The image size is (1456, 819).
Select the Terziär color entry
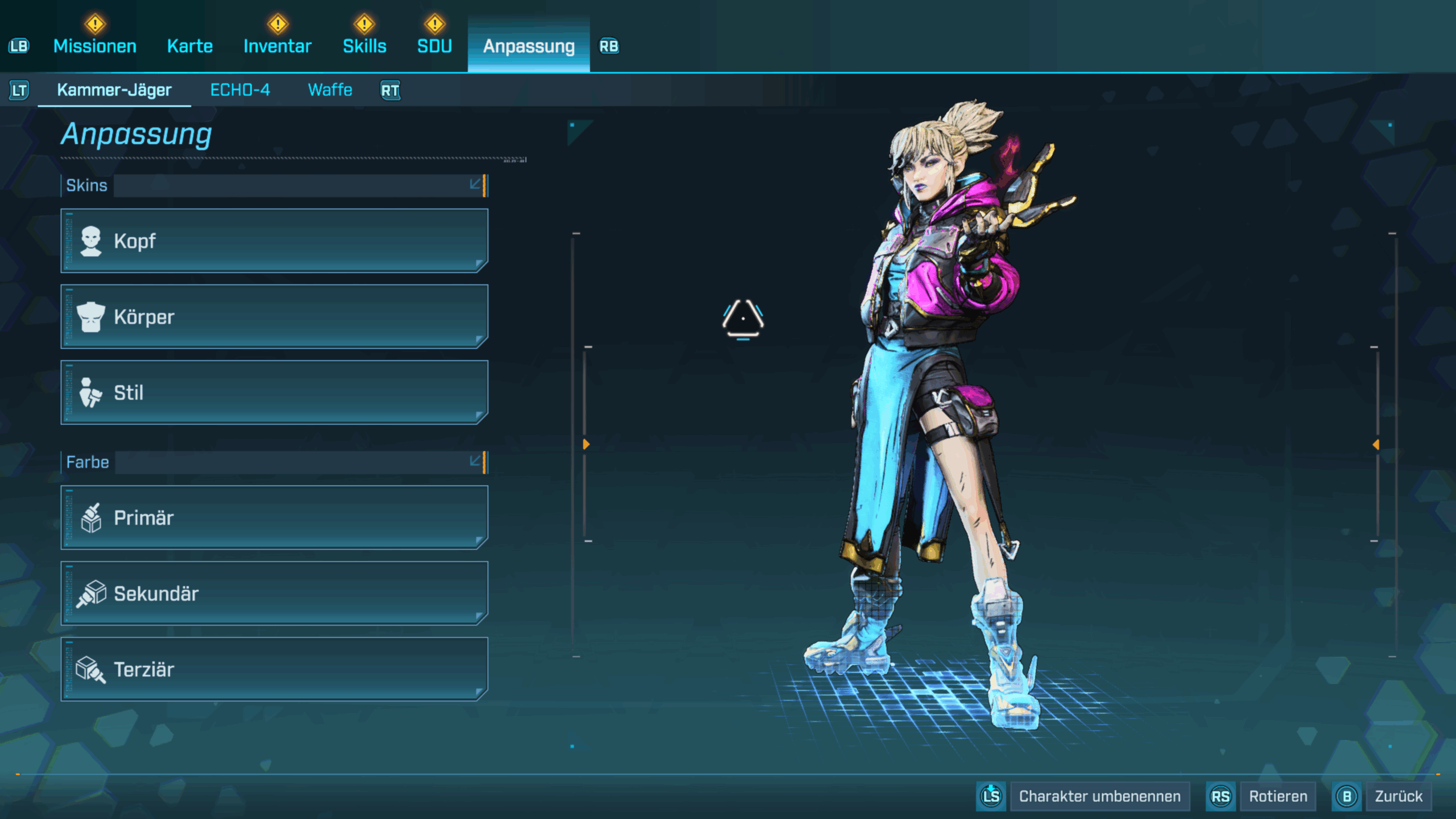point(274,669)
